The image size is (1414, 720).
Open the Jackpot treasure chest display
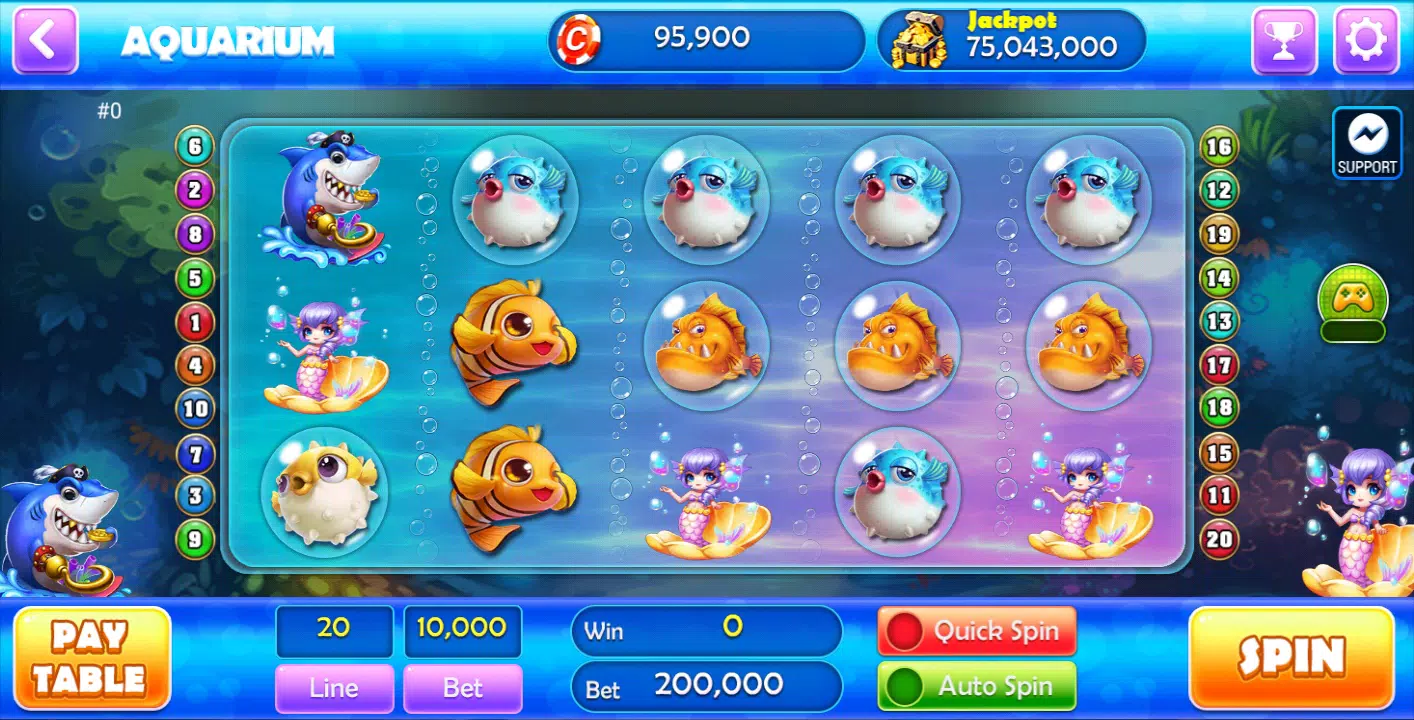pyautogui.click(x=1010, y=40)
